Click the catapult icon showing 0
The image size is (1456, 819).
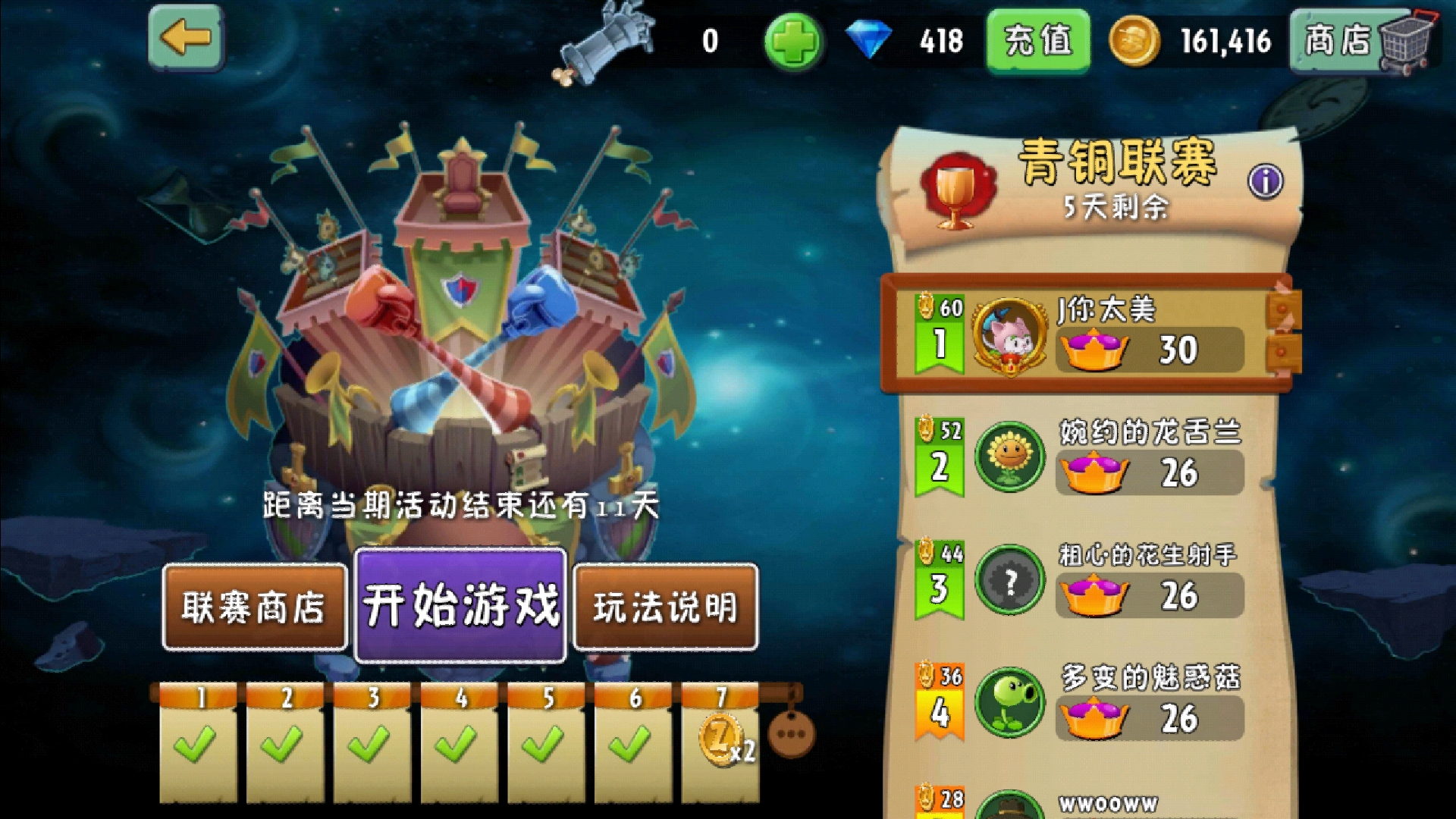coord(607,42)
